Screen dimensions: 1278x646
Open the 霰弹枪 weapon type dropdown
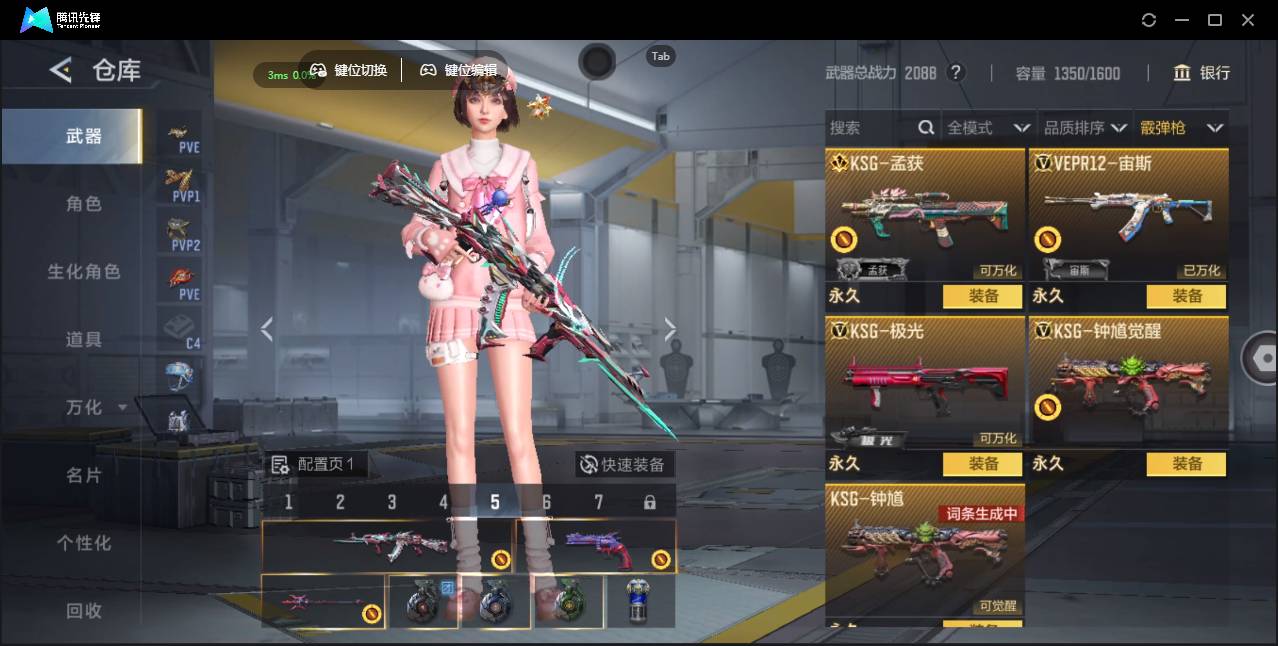coord(1181,128)
